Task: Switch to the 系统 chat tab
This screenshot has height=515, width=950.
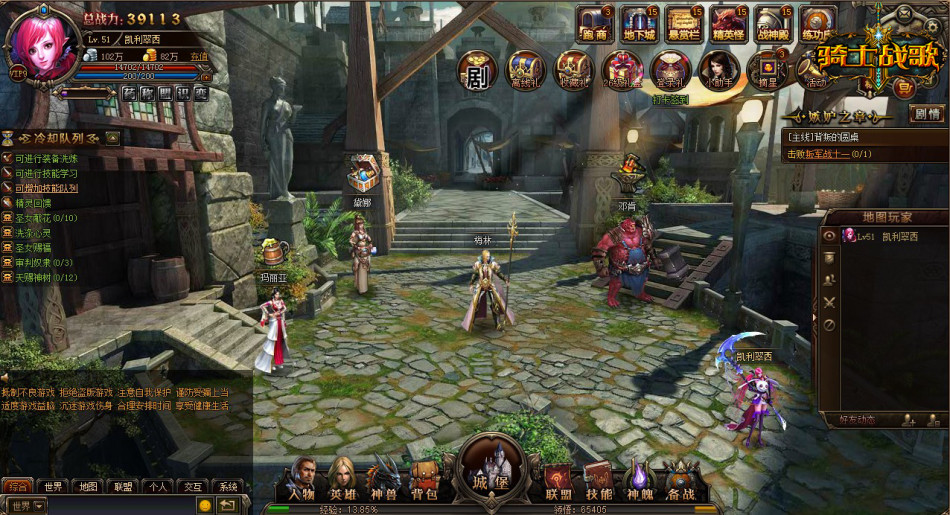Action: pos(228,487)
